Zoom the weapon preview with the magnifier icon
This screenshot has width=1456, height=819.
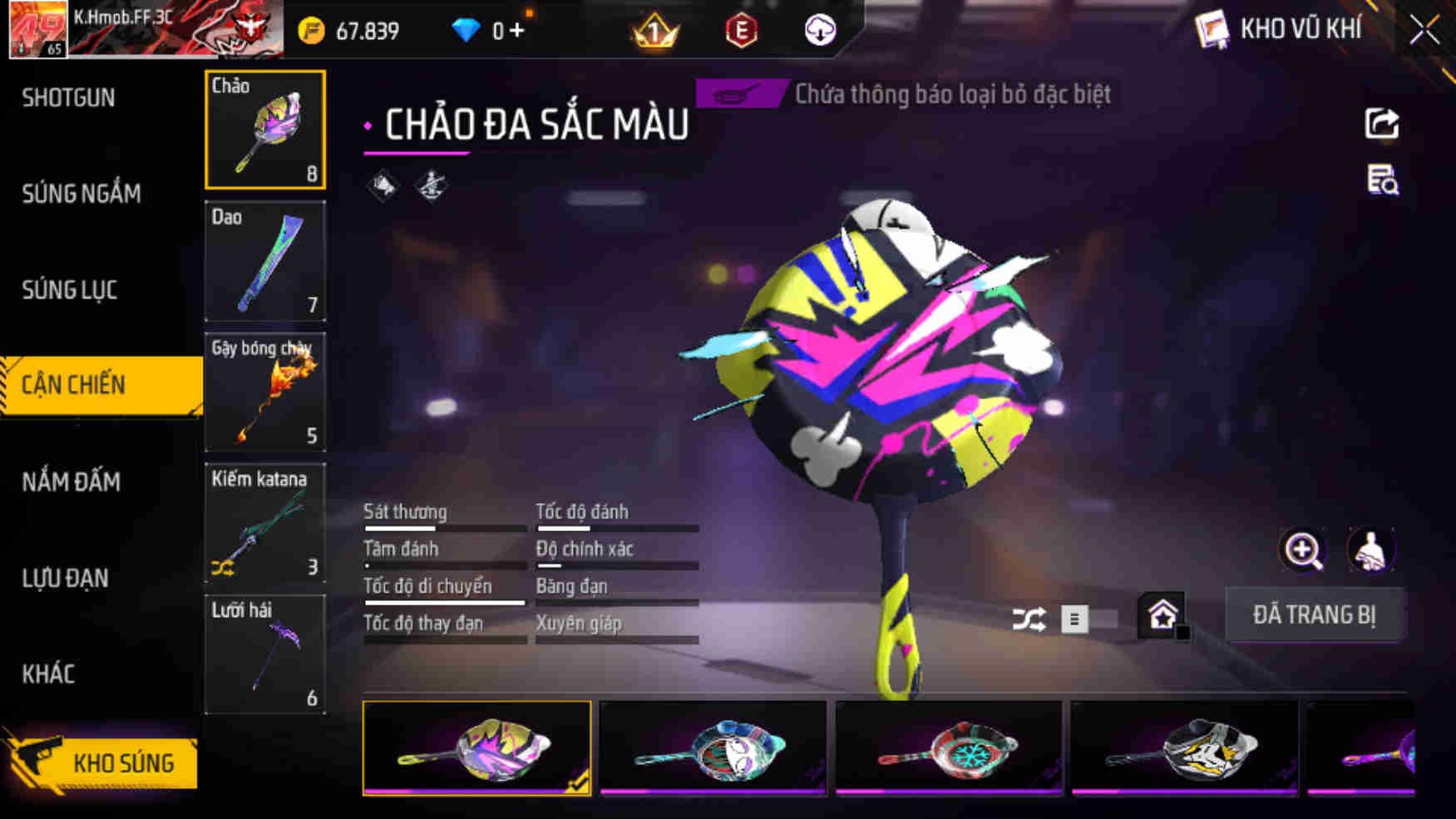[x=1302, y=550]
